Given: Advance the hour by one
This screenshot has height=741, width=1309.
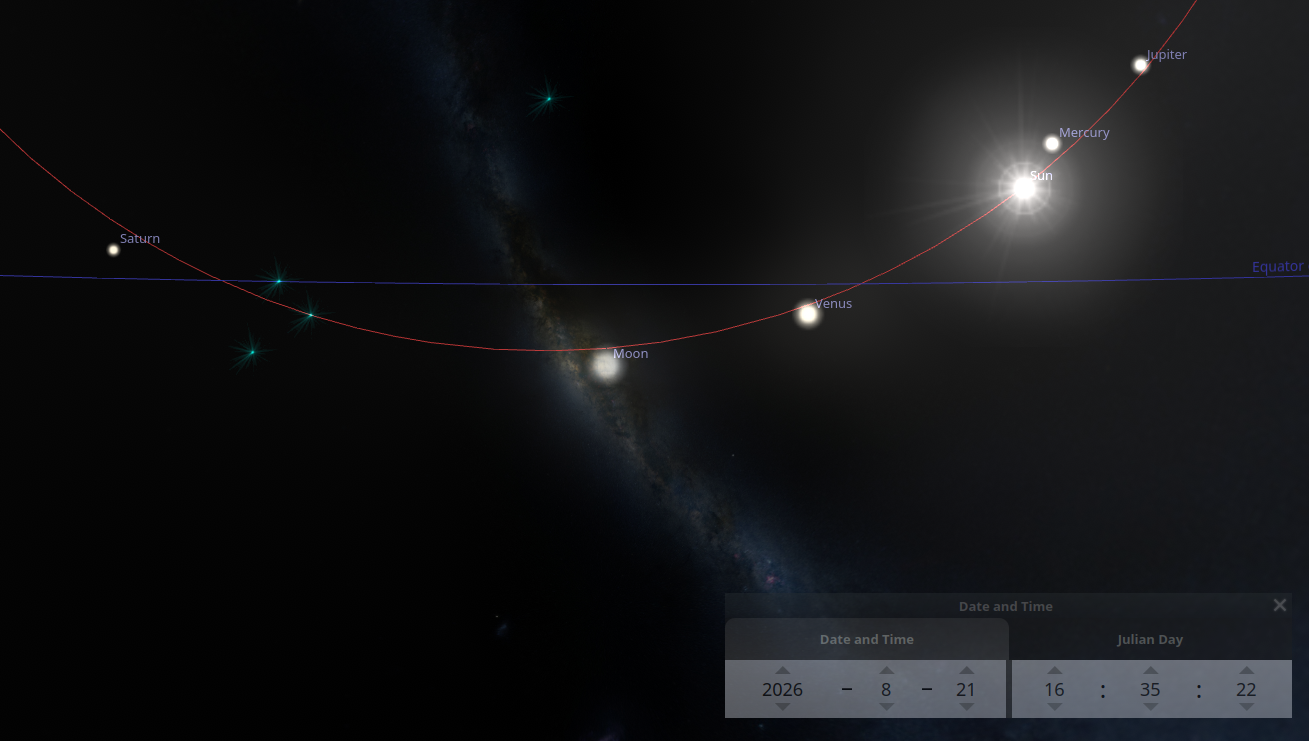Looking at the screenshot, I should [1055, 670].
